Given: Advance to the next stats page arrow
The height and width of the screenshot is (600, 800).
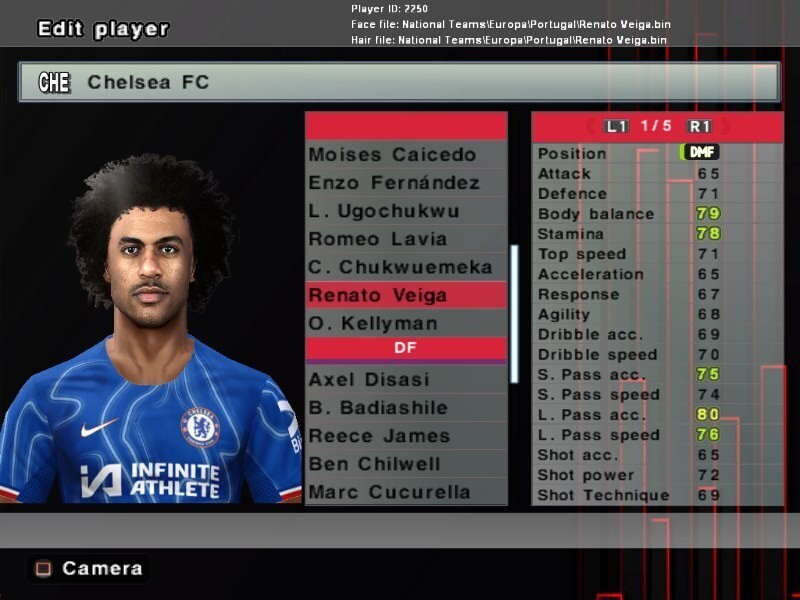Looking at the screenshot, I should pos(724,126).
